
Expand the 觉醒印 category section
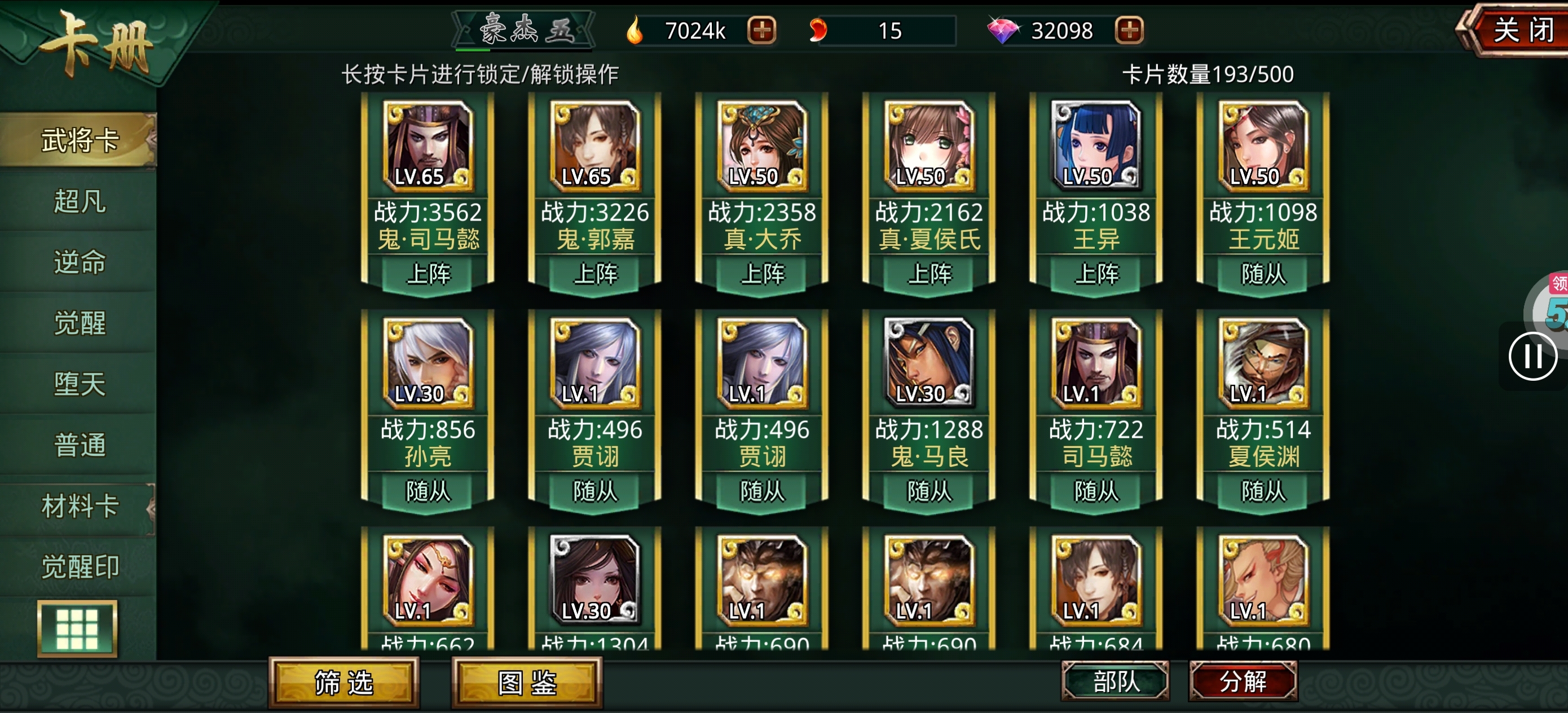(79, 565)
